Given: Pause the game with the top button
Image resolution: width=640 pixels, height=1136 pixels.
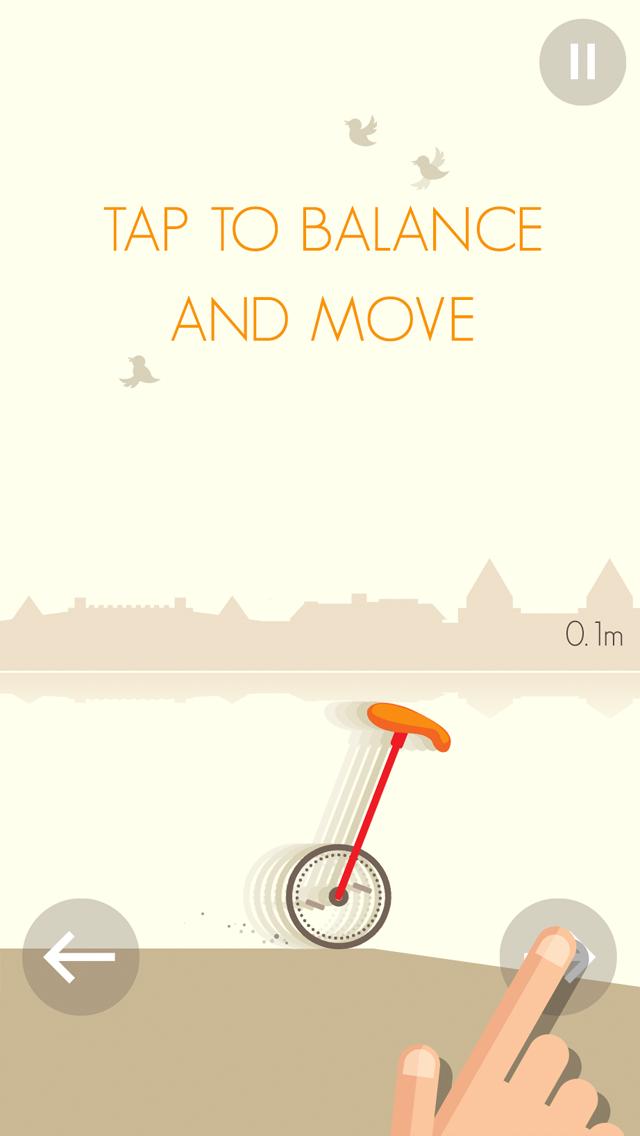Looking at the screenshot, I should point(583,63).
